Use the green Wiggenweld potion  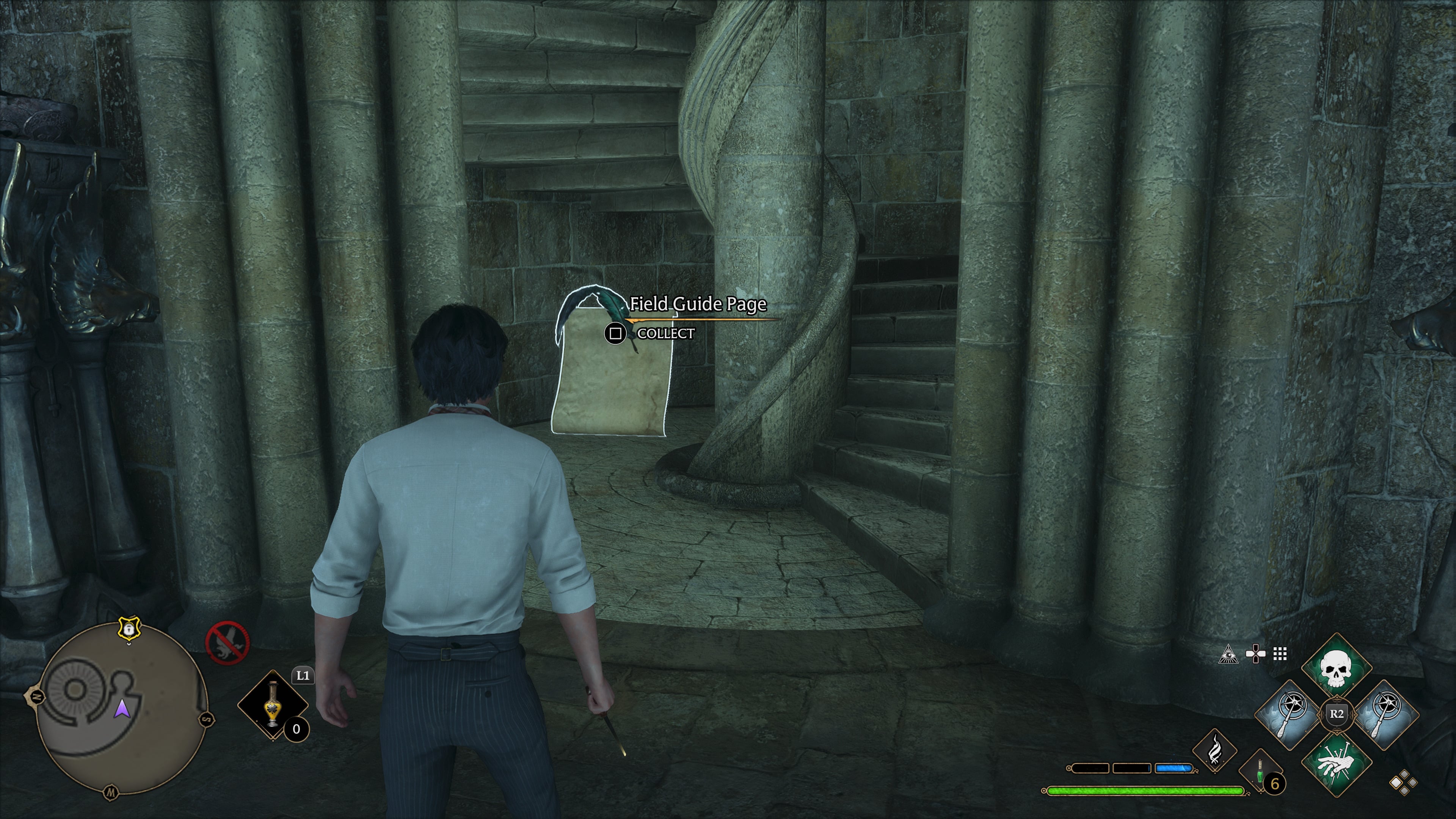point(1260,772)
